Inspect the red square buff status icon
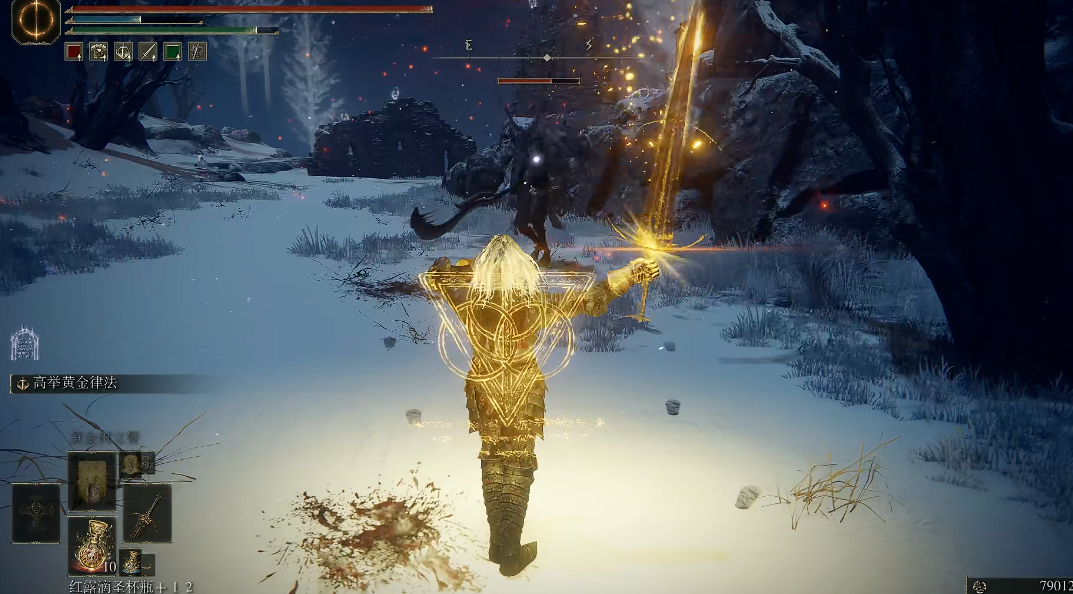This screenshot has width=1073, height=594. 74,51
